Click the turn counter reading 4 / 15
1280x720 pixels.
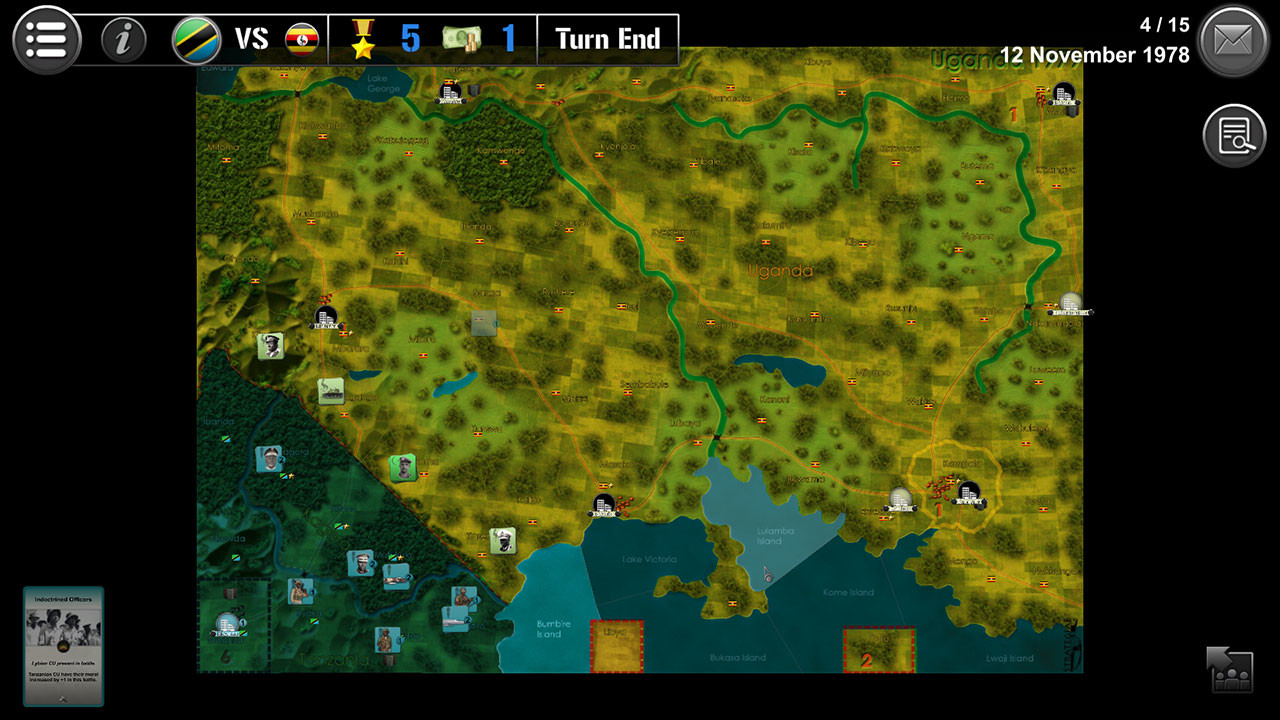tap(1164, 25)
